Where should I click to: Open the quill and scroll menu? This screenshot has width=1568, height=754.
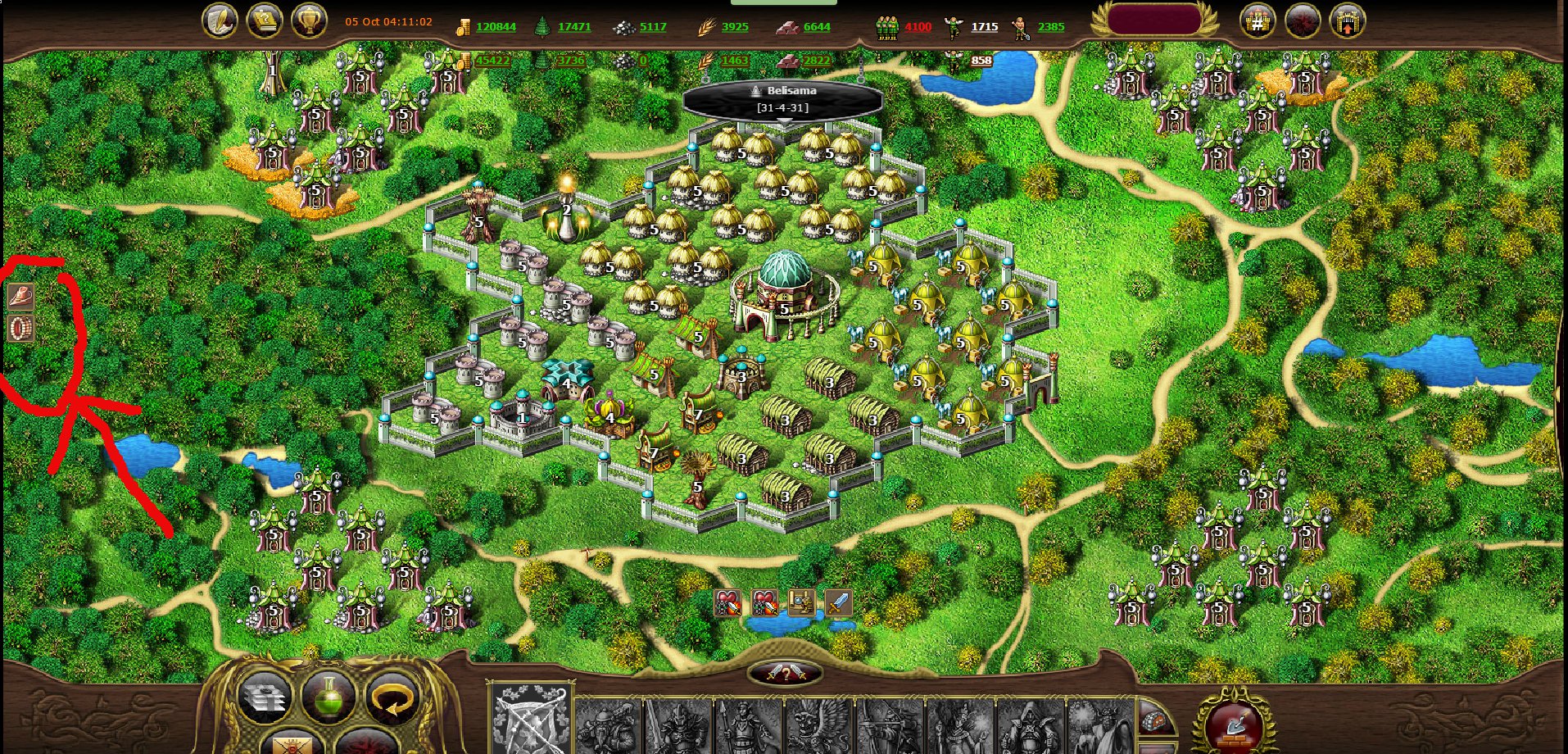point(220,20)
